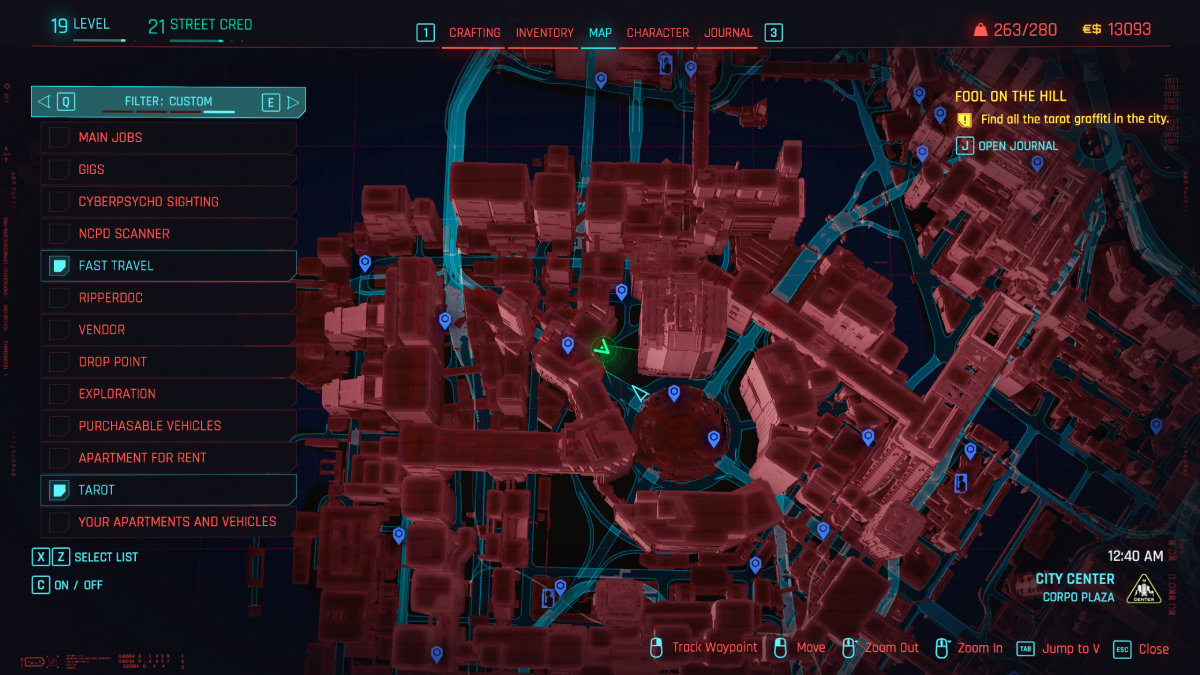Enable Apartment for Rent filter
This screenshot has height=675, width=1200.
click(x=168, y=457)
